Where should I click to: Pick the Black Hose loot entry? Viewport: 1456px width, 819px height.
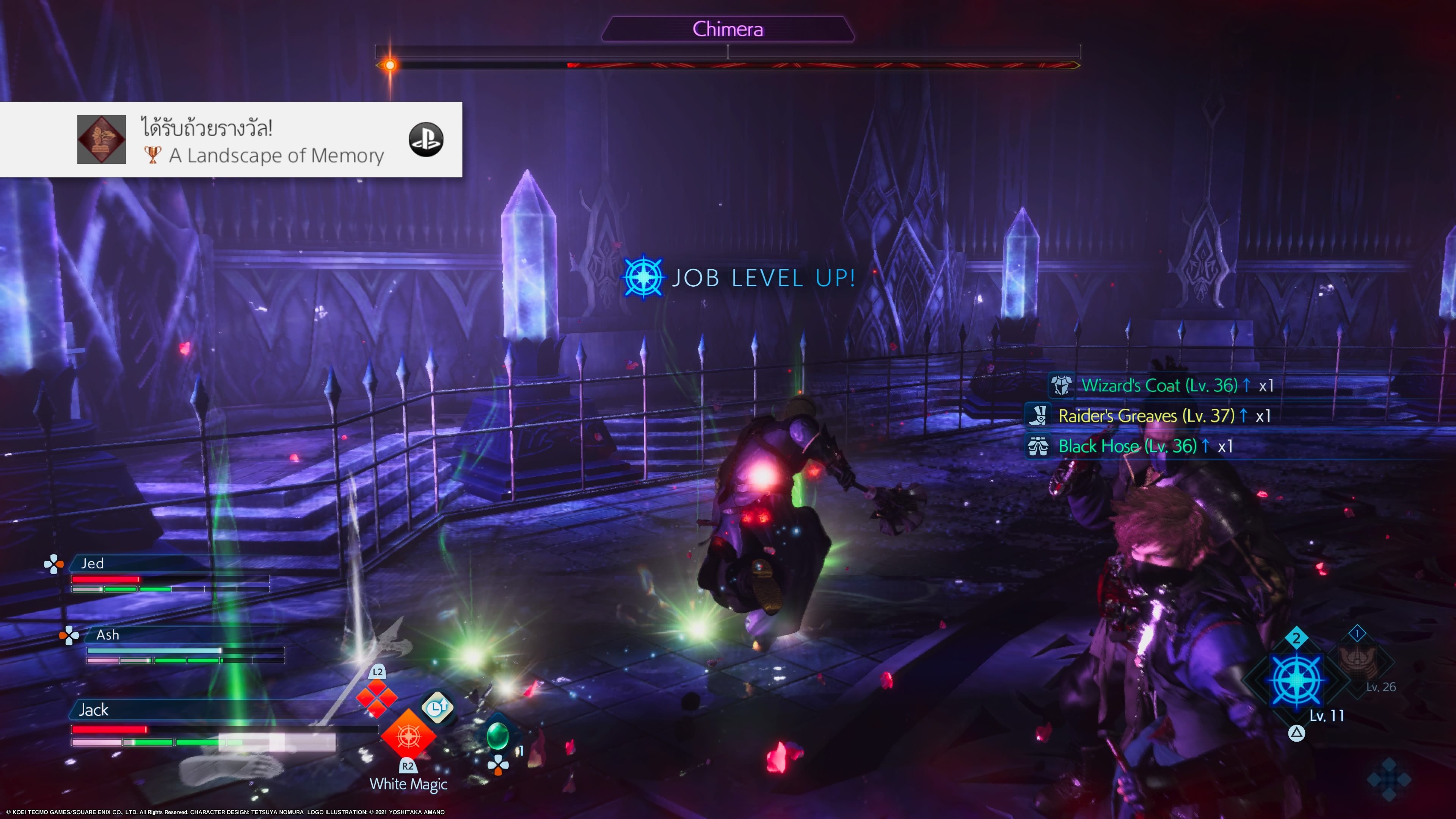[x=1128, y=447]
